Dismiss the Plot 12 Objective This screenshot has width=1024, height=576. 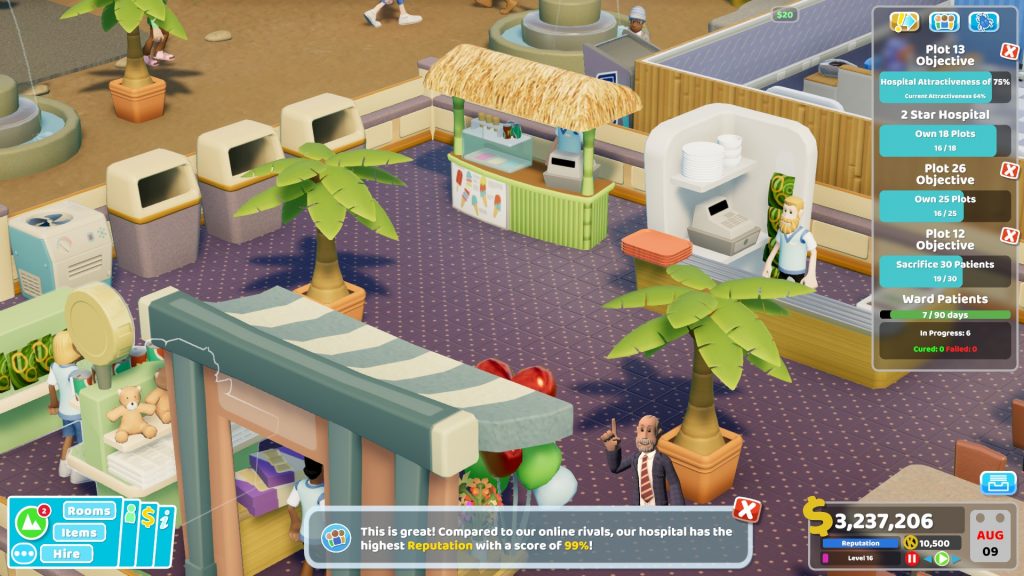click(1010, 236)
